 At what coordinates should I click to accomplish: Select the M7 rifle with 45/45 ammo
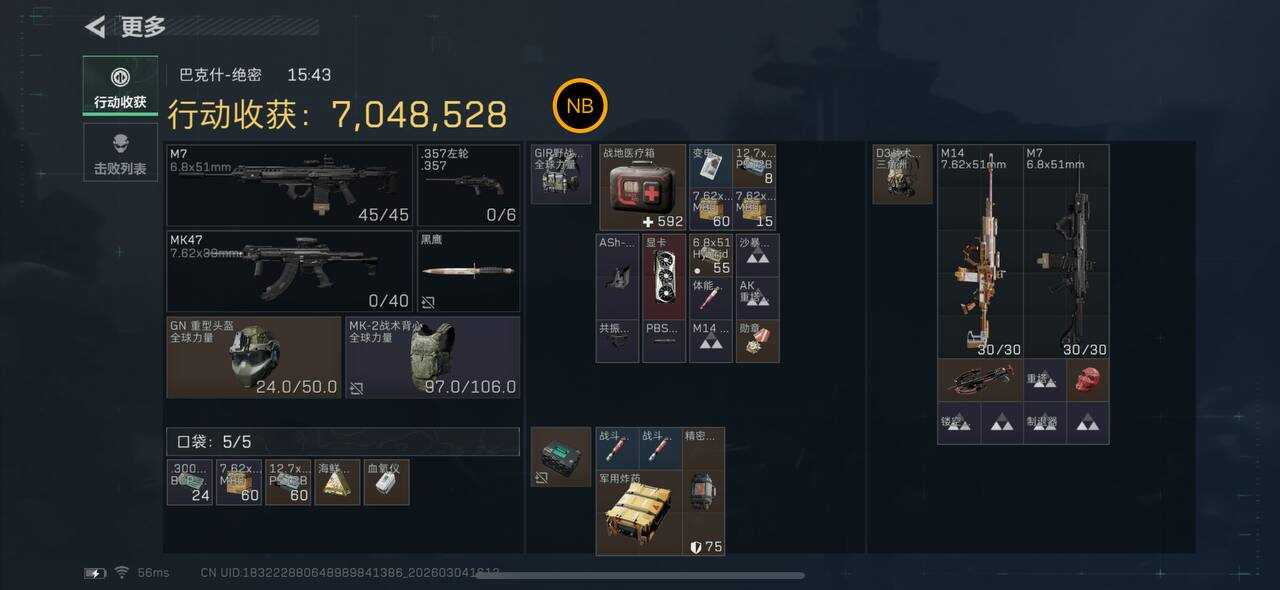point(289,185)
